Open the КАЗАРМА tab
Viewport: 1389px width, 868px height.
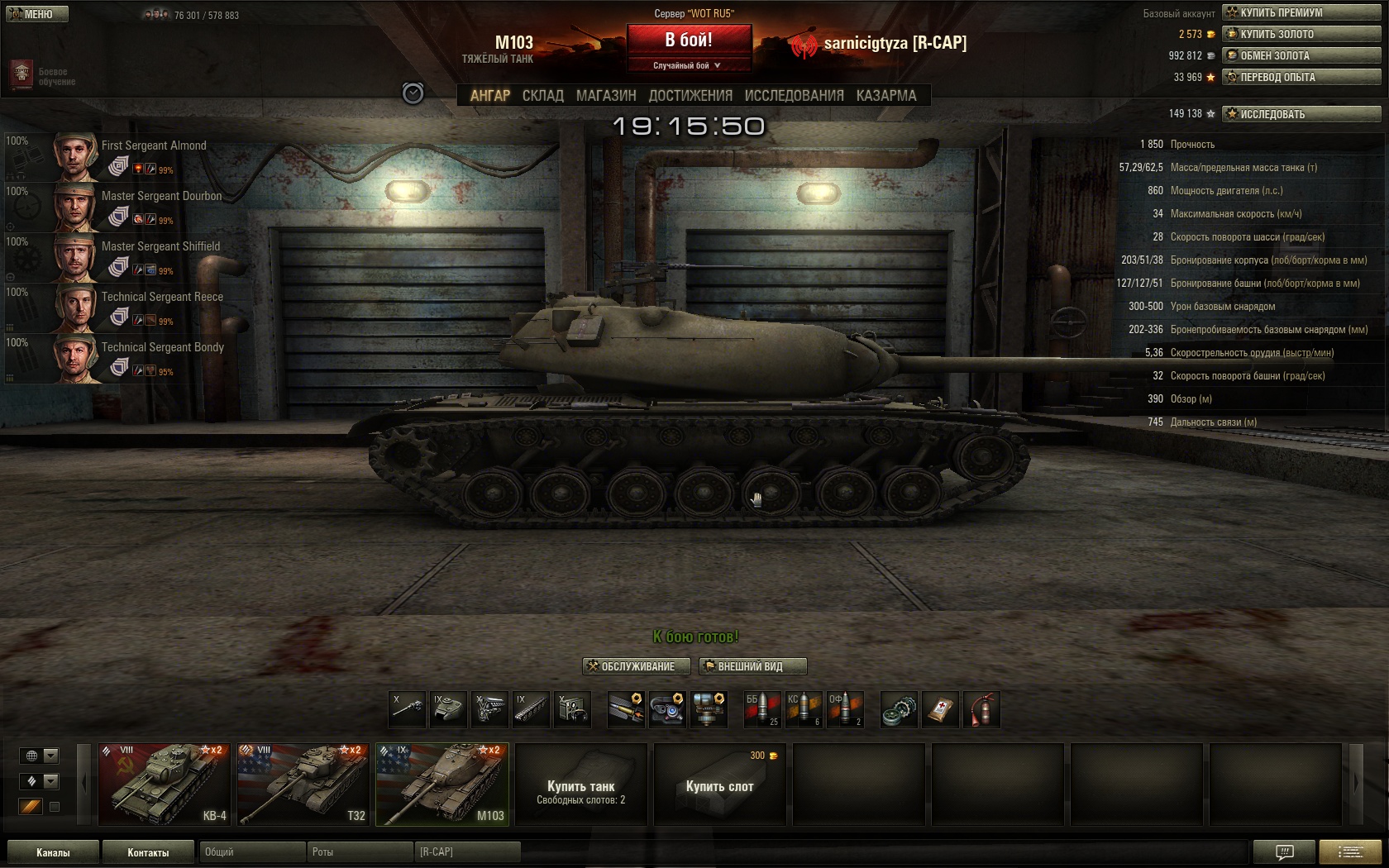[886, 96]
